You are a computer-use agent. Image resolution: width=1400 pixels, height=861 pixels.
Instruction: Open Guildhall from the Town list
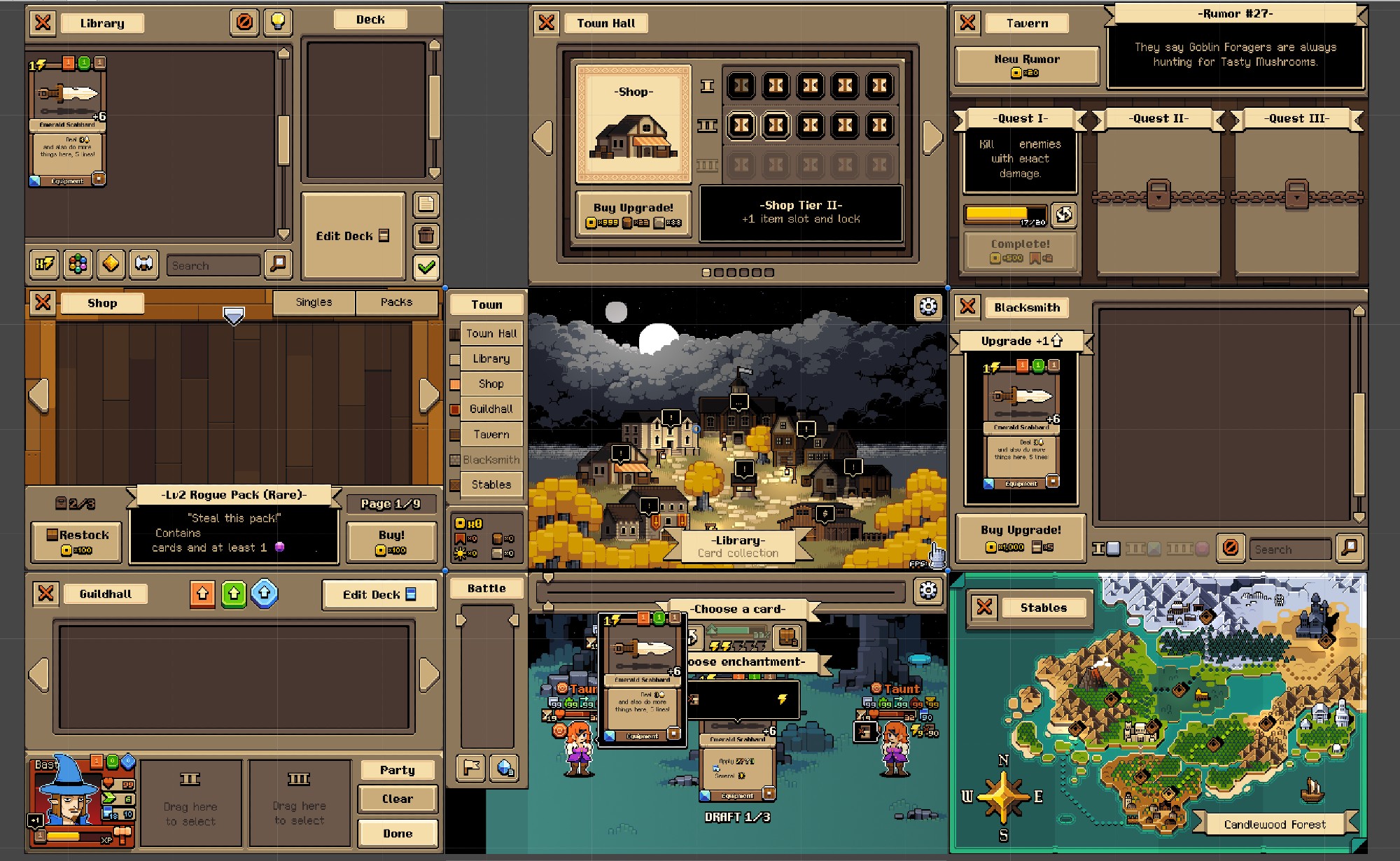(491, 409)
